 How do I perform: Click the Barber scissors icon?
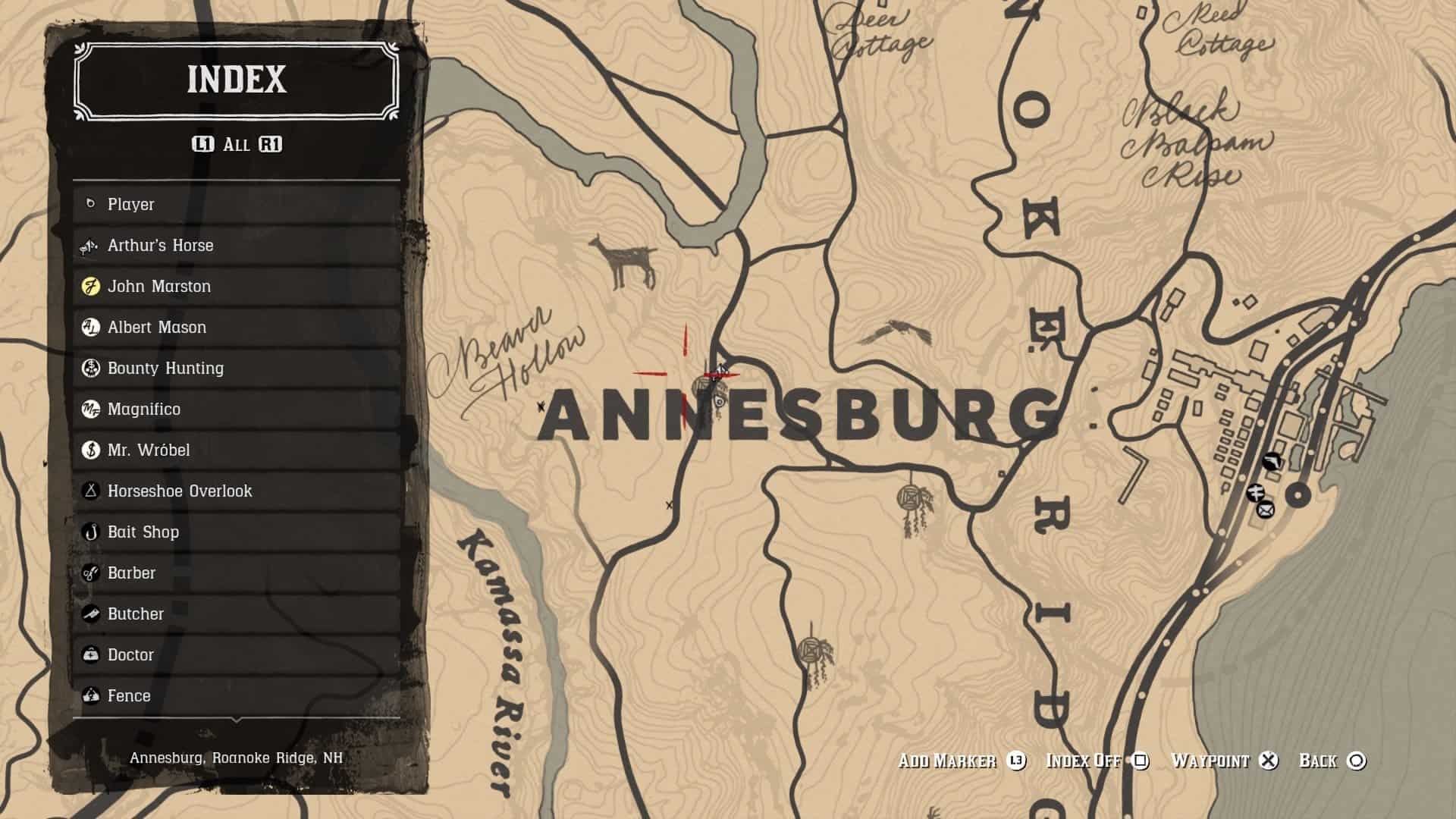coord(89,573)
